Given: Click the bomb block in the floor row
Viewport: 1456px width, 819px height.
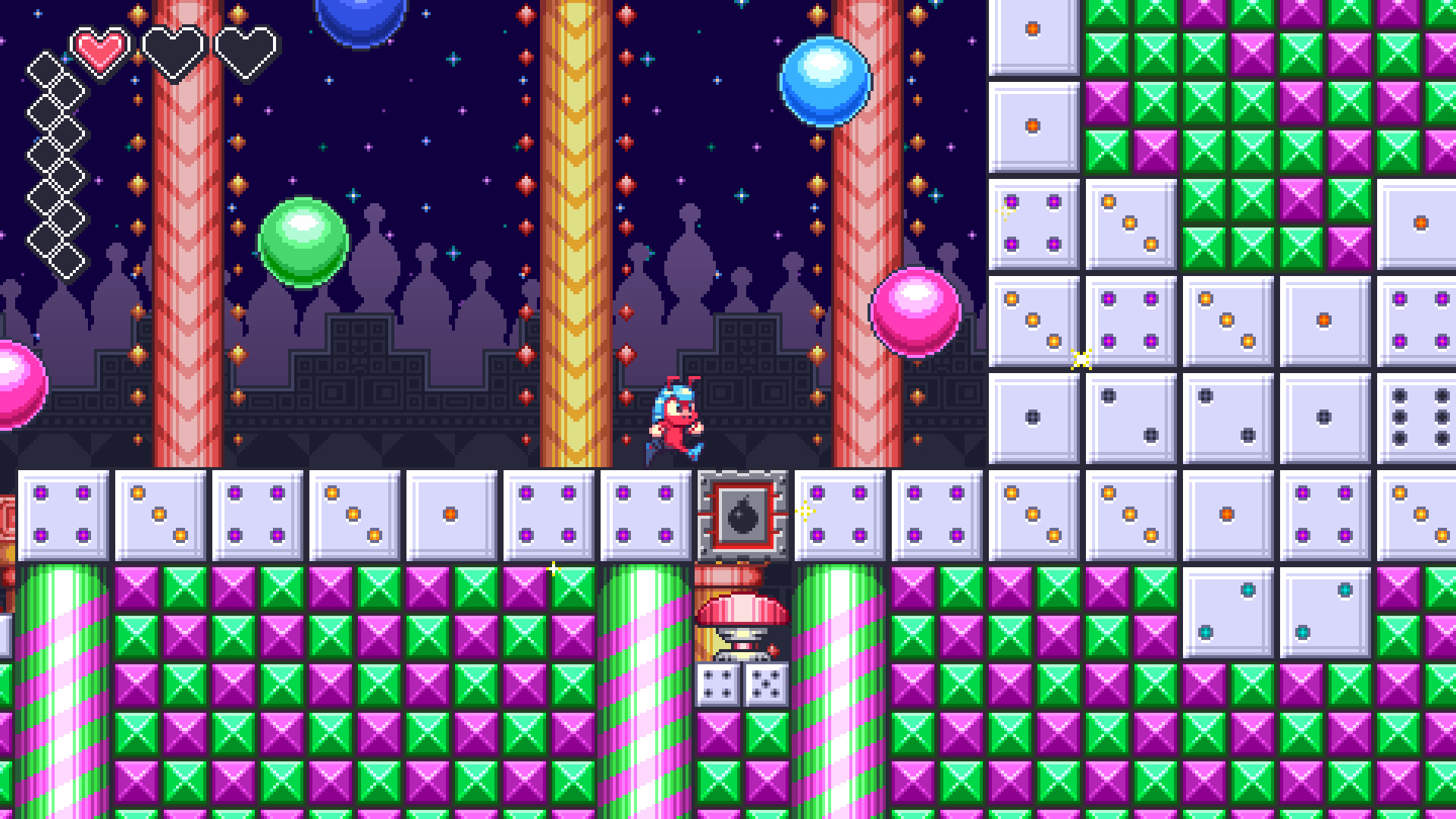Looking at the screenshot, I should point(742,513).
